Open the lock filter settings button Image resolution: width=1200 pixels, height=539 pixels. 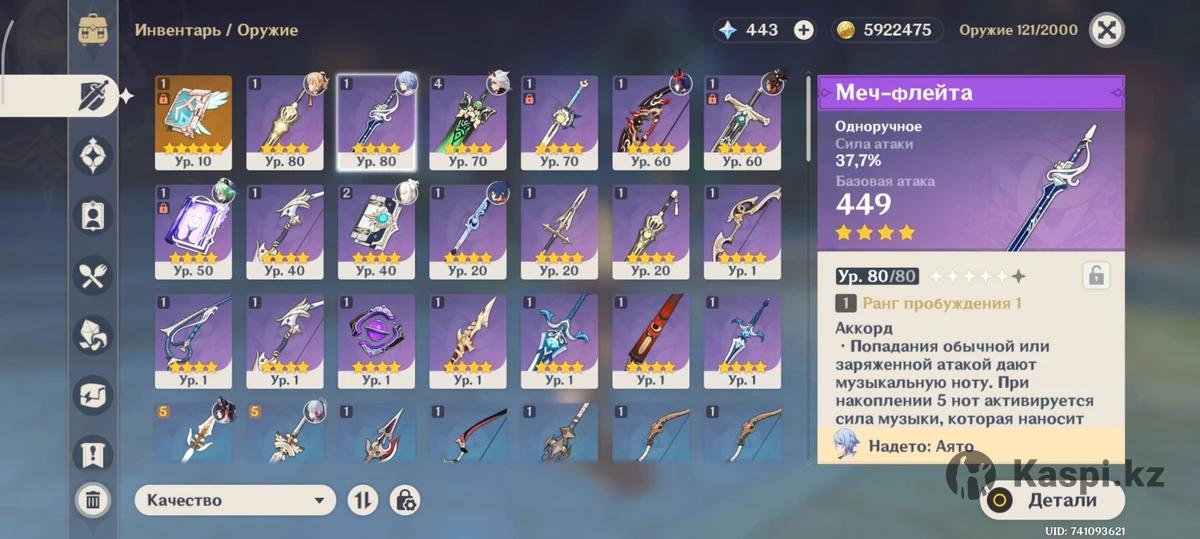[405, 500]
